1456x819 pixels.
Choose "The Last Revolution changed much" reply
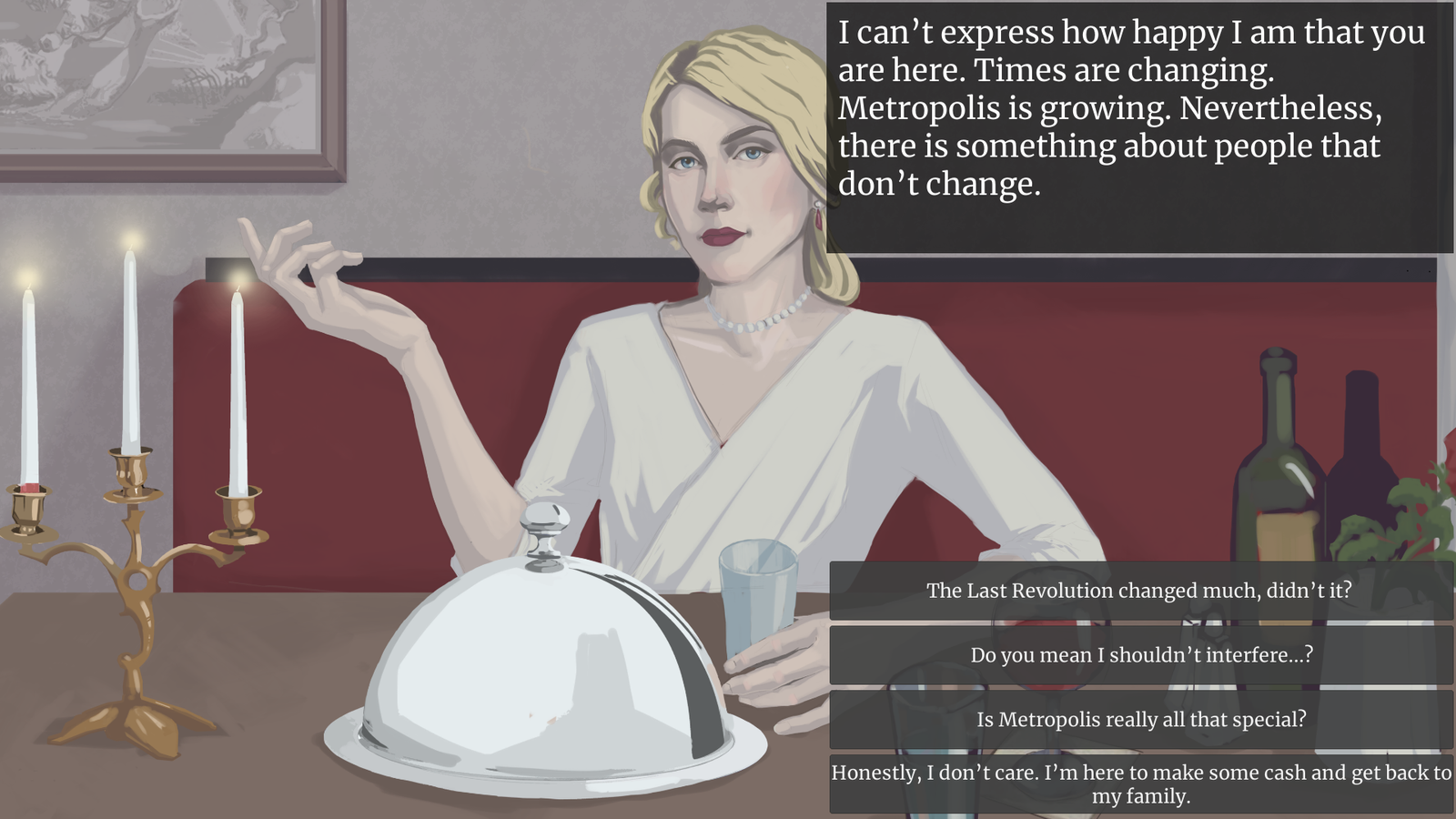click(1140, 591)
